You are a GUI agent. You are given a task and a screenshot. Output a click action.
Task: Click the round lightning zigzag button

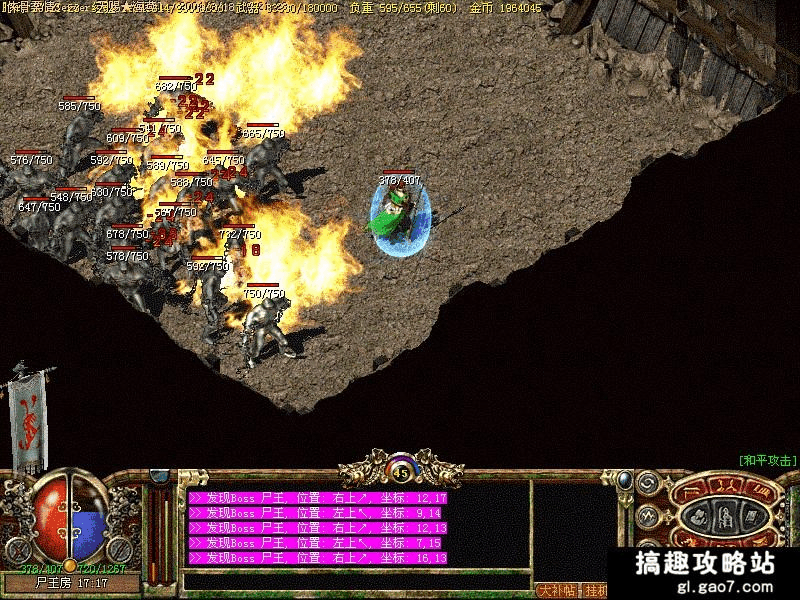pyautogui.click(x=647, y=516)
